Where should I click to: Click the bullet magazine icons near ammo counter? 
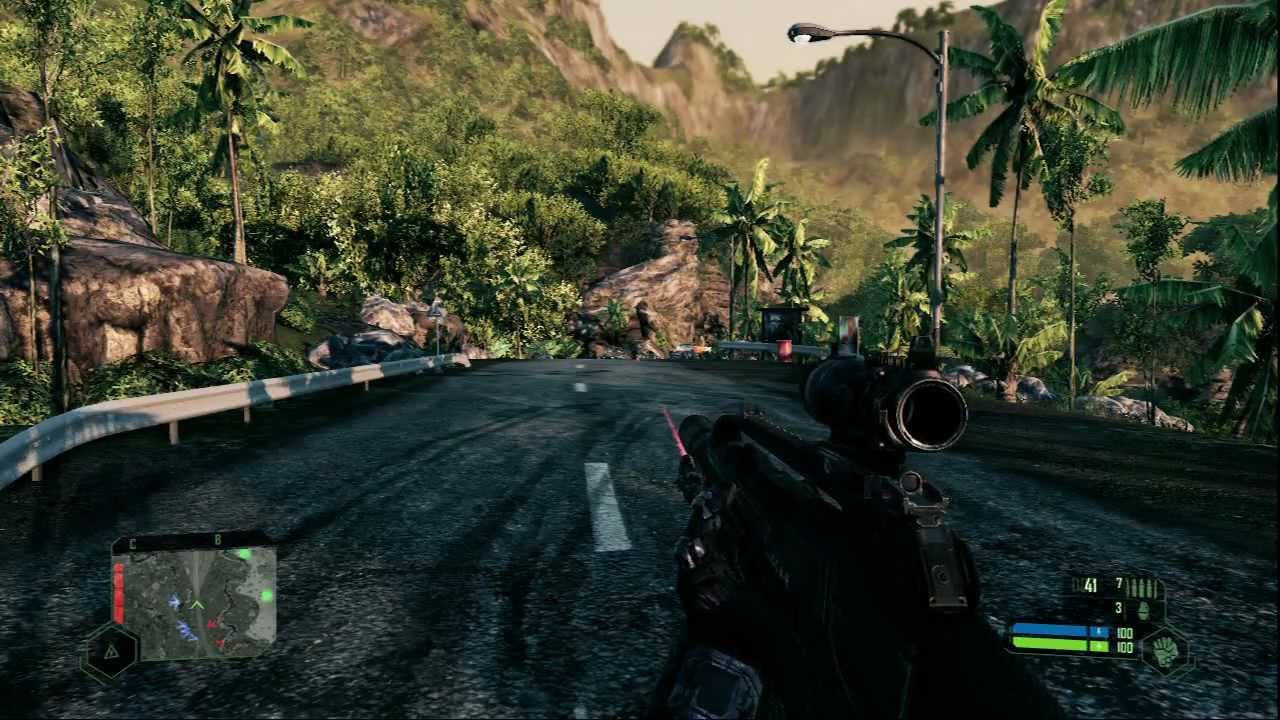1142,587
